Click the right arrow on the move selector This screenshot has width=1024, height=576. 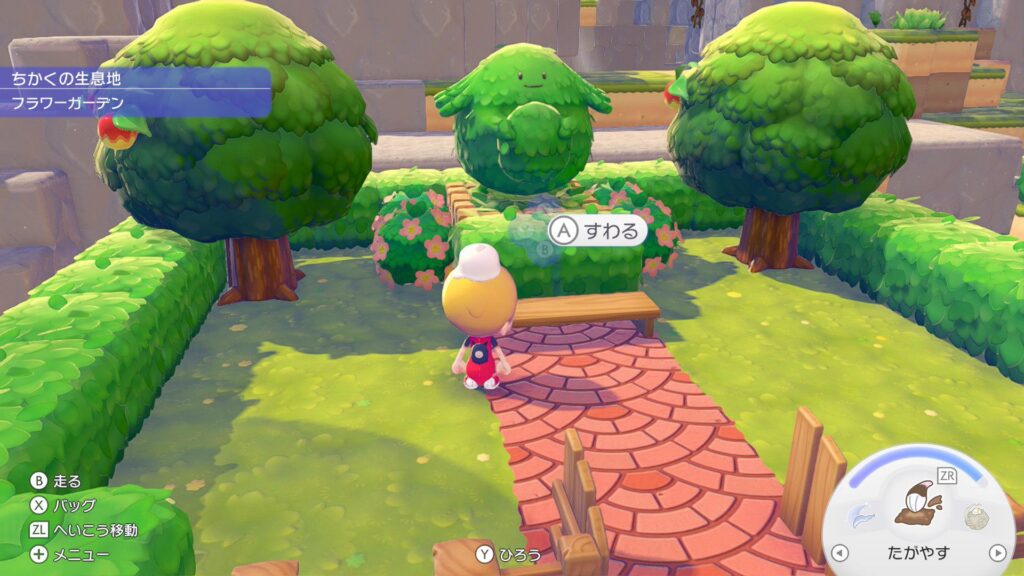coord(996,553)
